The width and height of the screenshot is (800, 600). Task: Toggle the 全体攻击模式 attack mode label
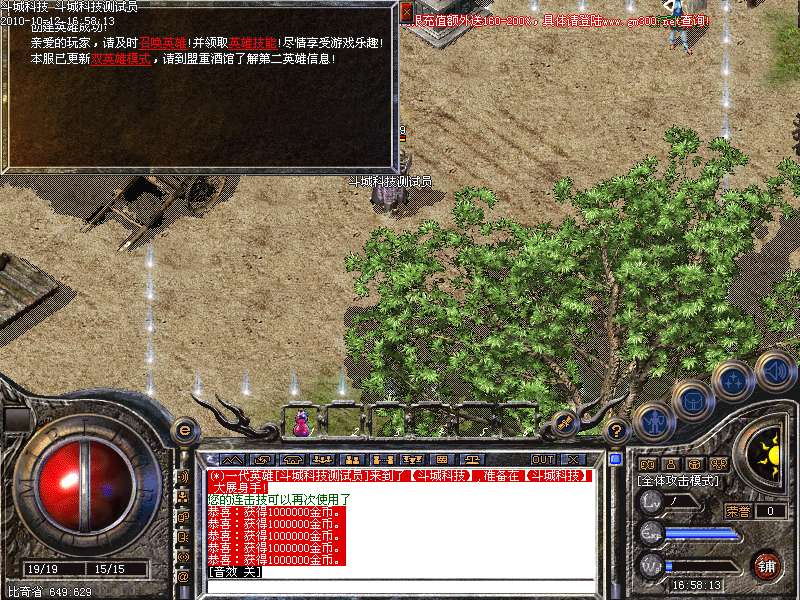click(680, 481)
